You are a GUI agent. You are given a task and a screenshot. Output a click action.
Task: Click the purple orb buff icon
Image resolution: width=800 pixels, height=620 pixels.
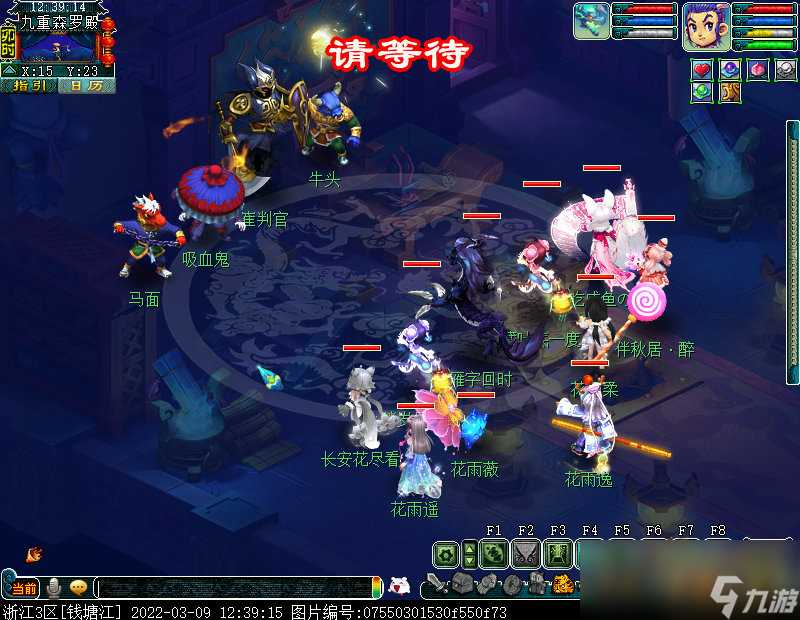click(x=730, y=70)
